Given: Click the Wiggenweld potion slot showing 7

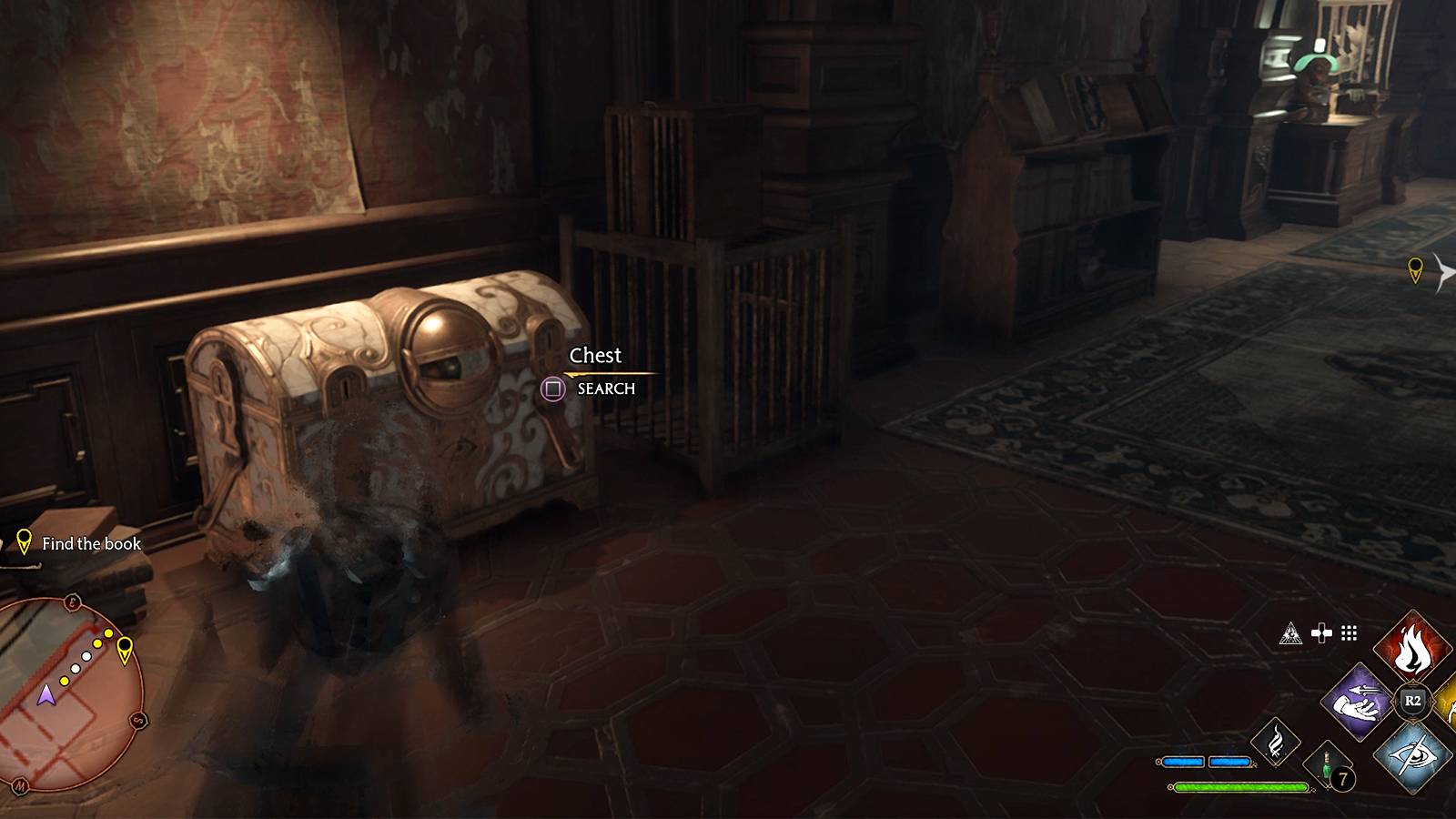Looking at the screenshot, I should coord(1326,763).
